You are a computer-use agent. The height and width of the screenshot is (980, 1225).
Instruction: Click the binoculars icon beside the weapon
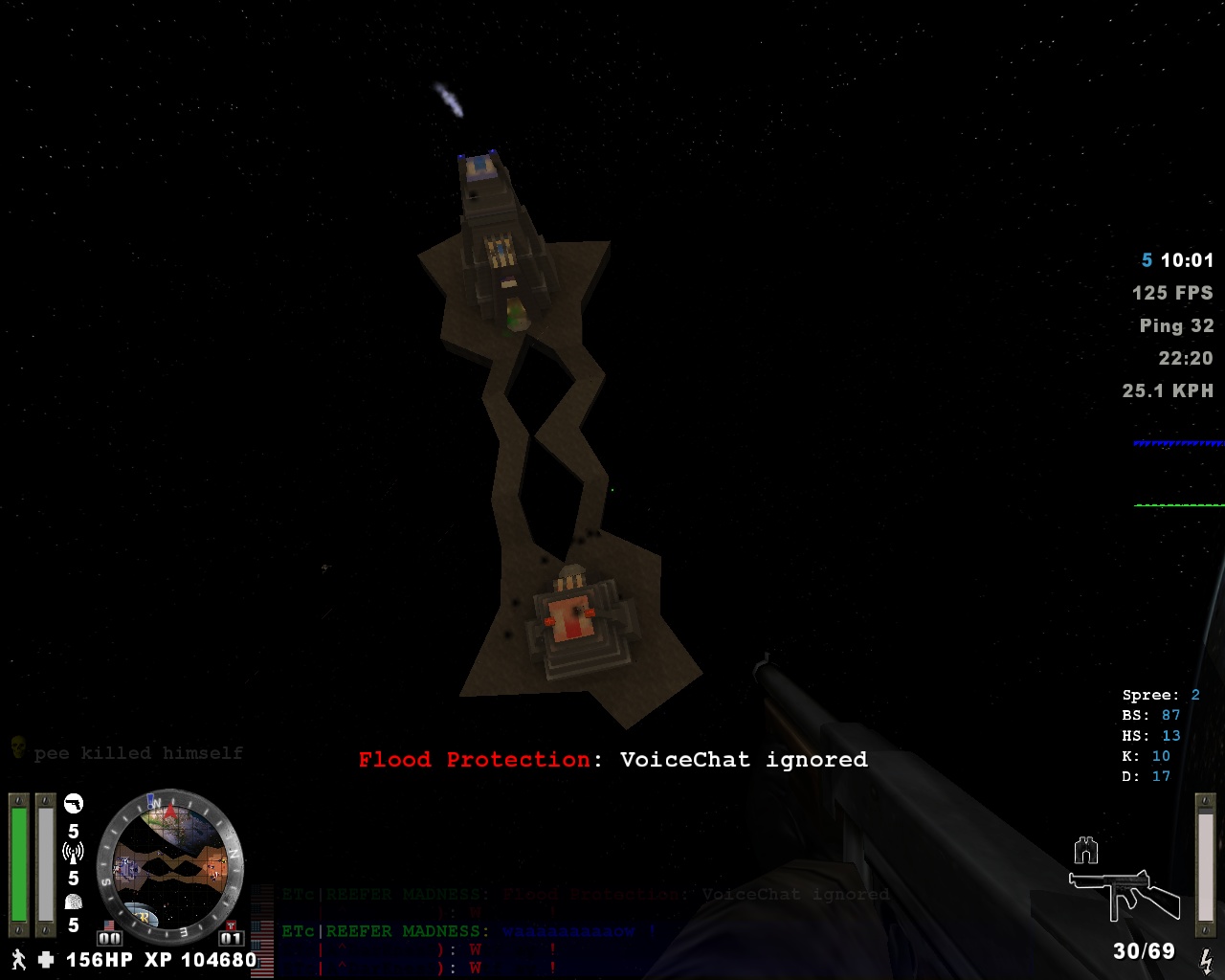[1085, 850]
